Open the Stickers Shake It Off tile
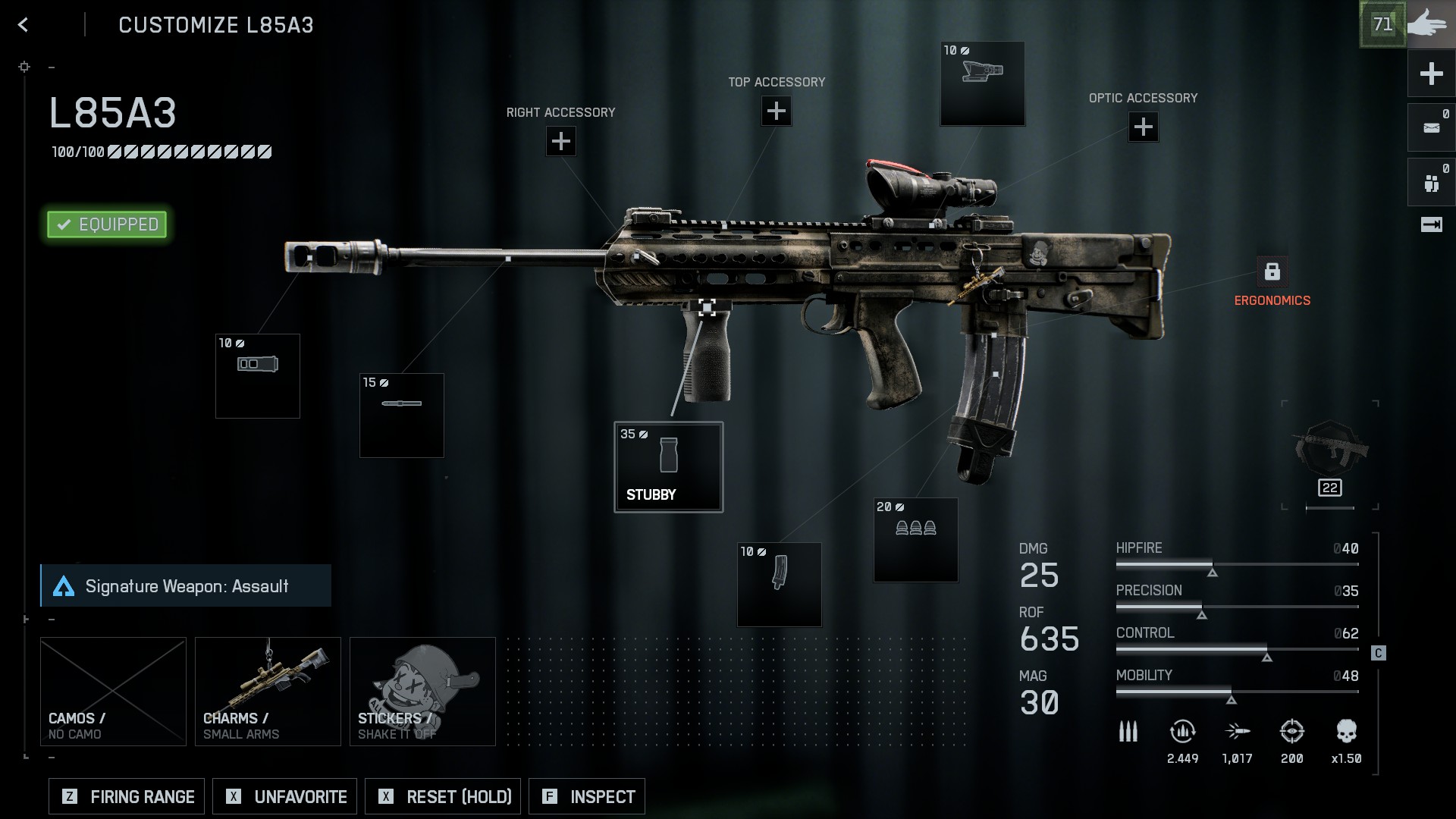This screenshot has width=1456, height=819. coord(422,692)
